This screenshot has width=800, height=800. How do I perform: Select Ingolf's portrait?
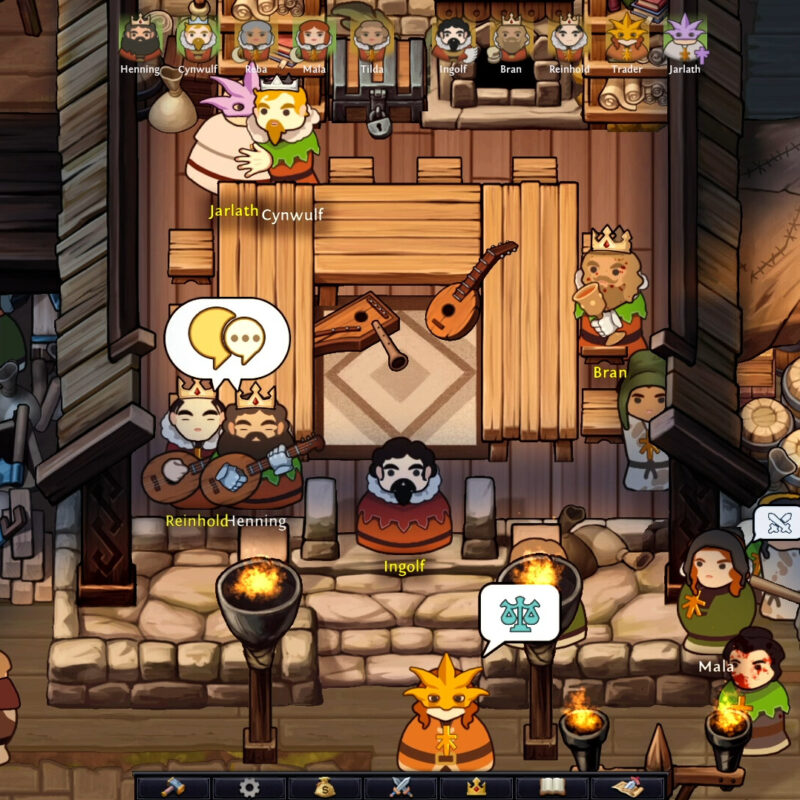[x=453, y=40]
